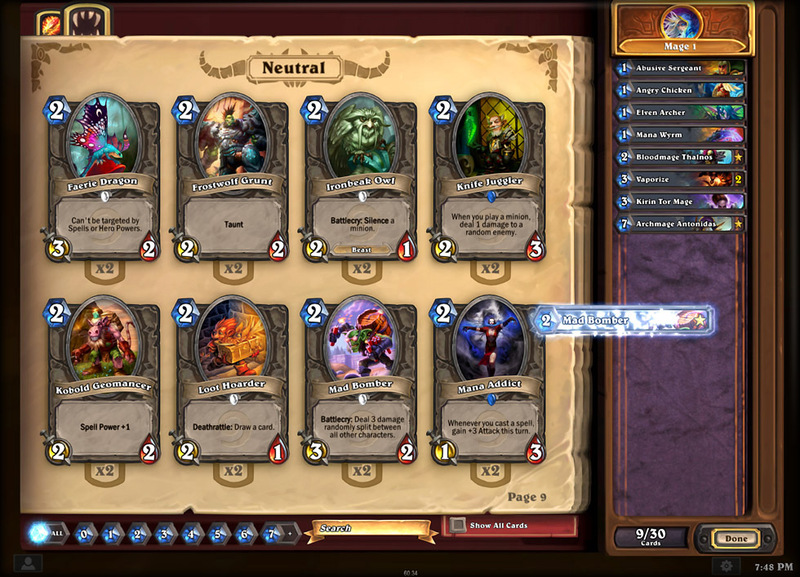Finish deck editing with Done
Viewport: 800px width, 577px height.
tap(736, 538)
